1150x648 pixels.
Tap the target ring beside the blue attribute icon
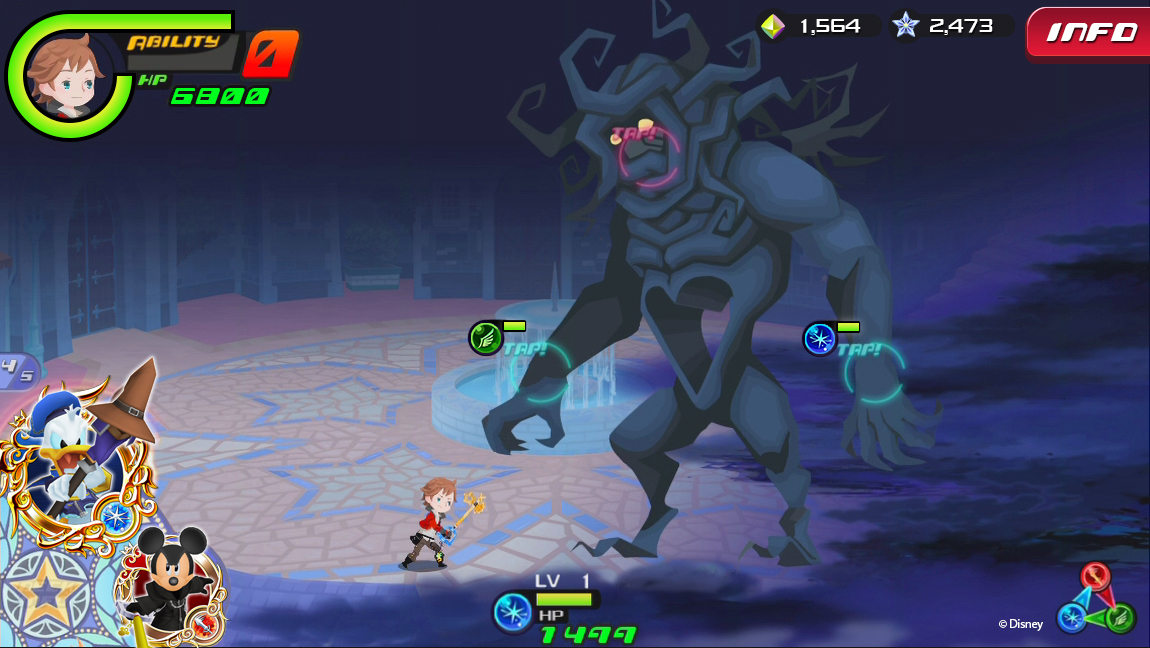(874, 372)
